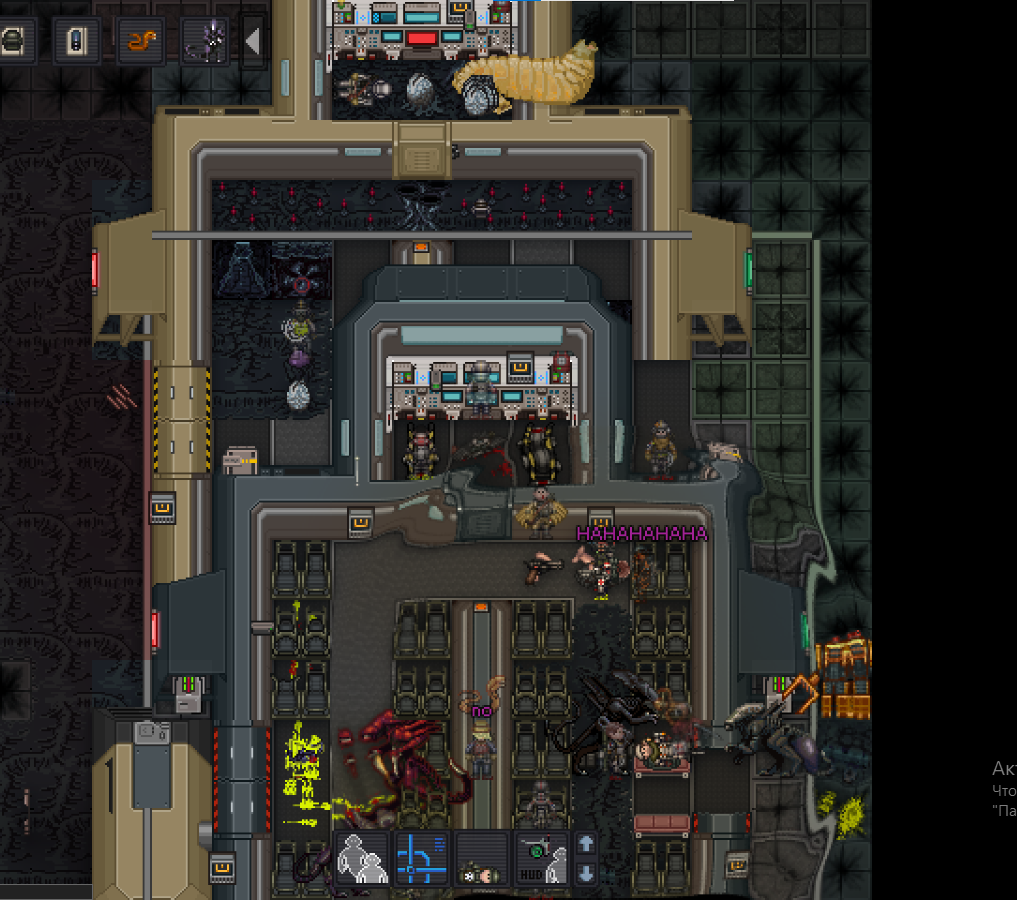1017x900 pixels.
Task: Open the blue tactical map icon
Action: tap(422, 859)
